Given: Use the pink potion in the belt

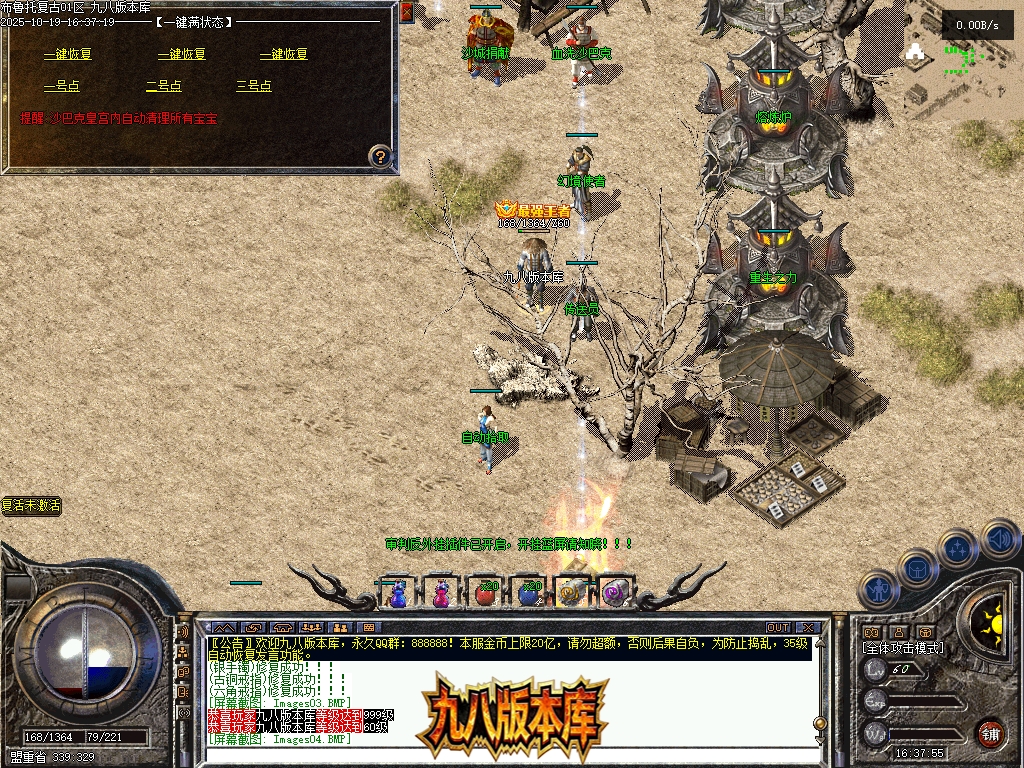Looking at the screenshot, I should click(441, 594).
